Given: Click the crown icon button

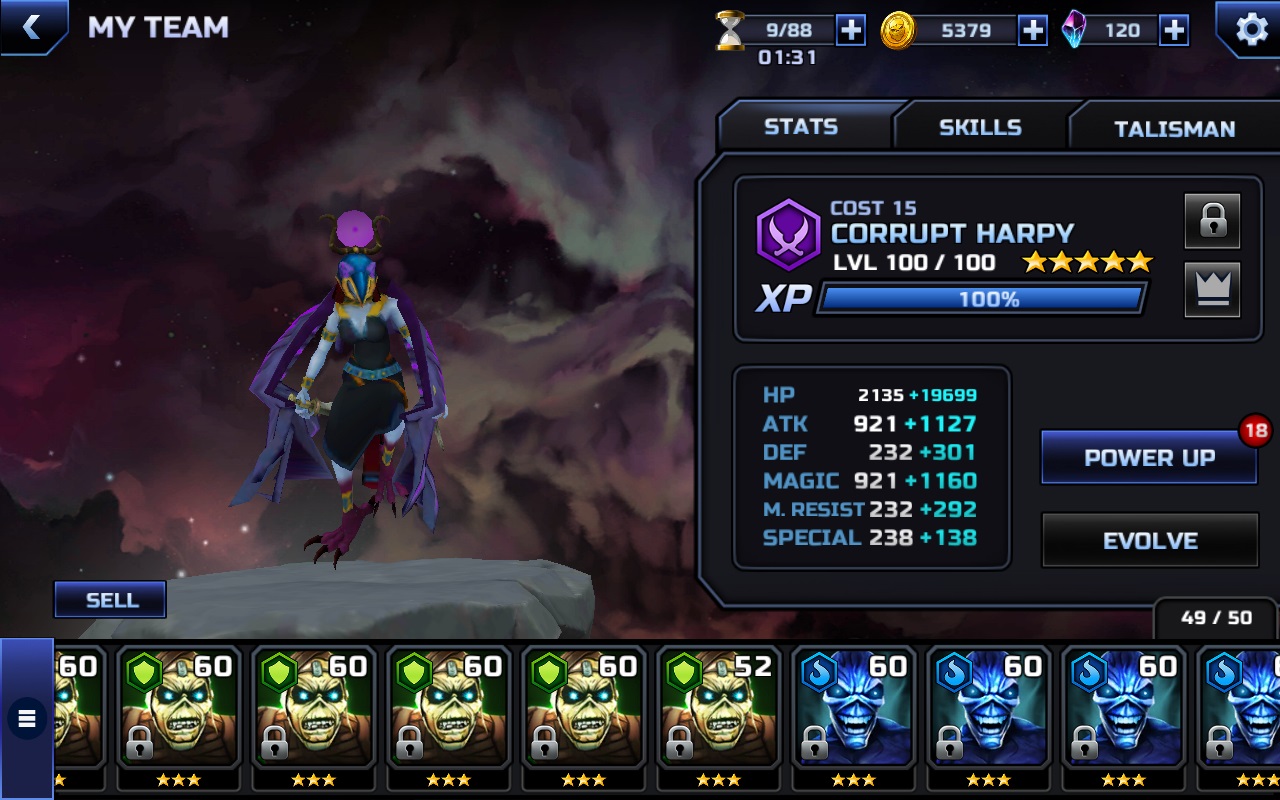Looking at the screenshot, I should click(1212, 290).
